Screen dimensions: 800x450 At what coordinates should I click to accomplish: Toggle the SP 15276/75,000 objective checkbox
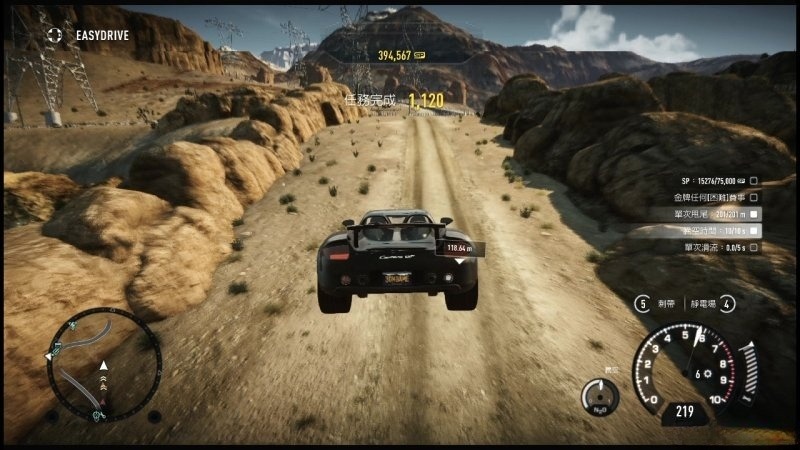[x=754, y=181]
